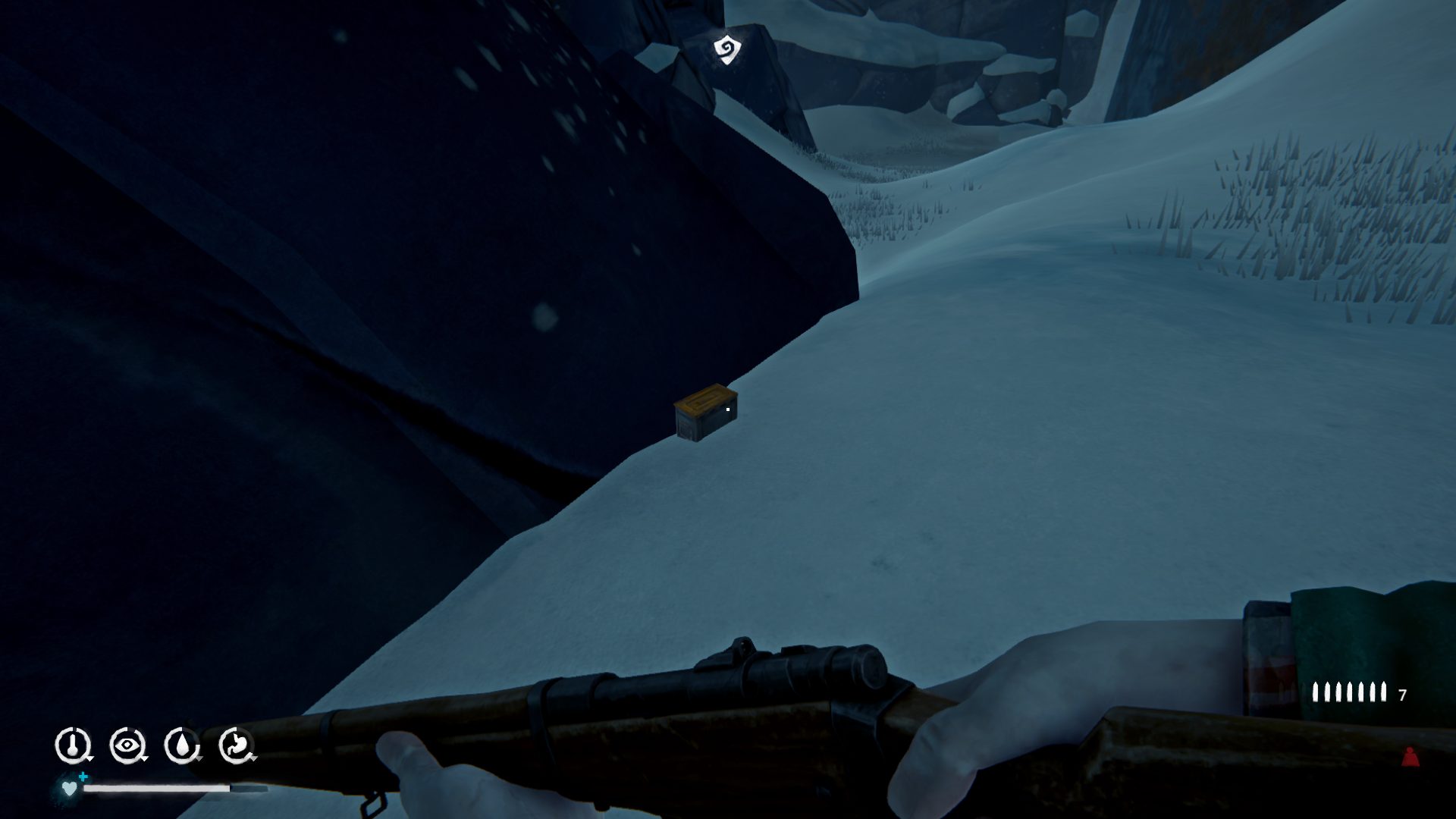Click the red encumbrance weight icon

(1410, 757)
